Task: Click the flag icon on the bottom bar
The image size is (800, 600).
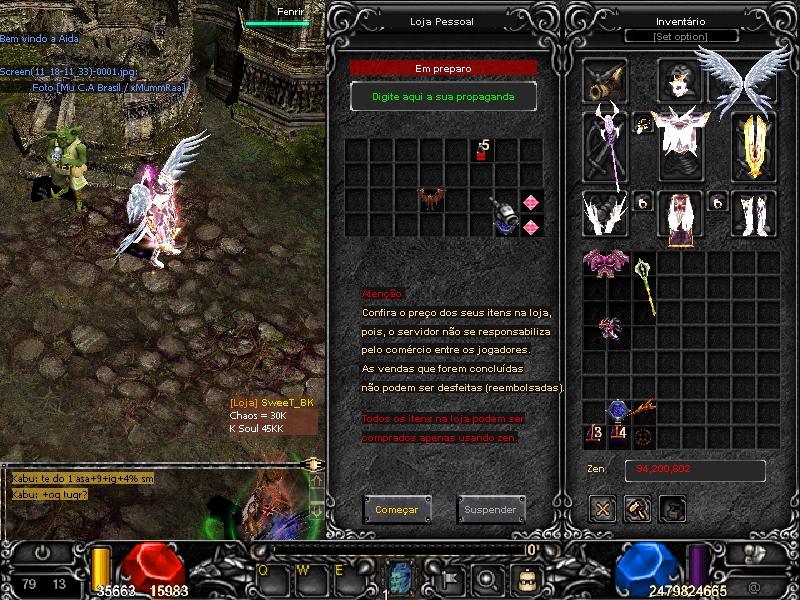Action: pos(450,577)
